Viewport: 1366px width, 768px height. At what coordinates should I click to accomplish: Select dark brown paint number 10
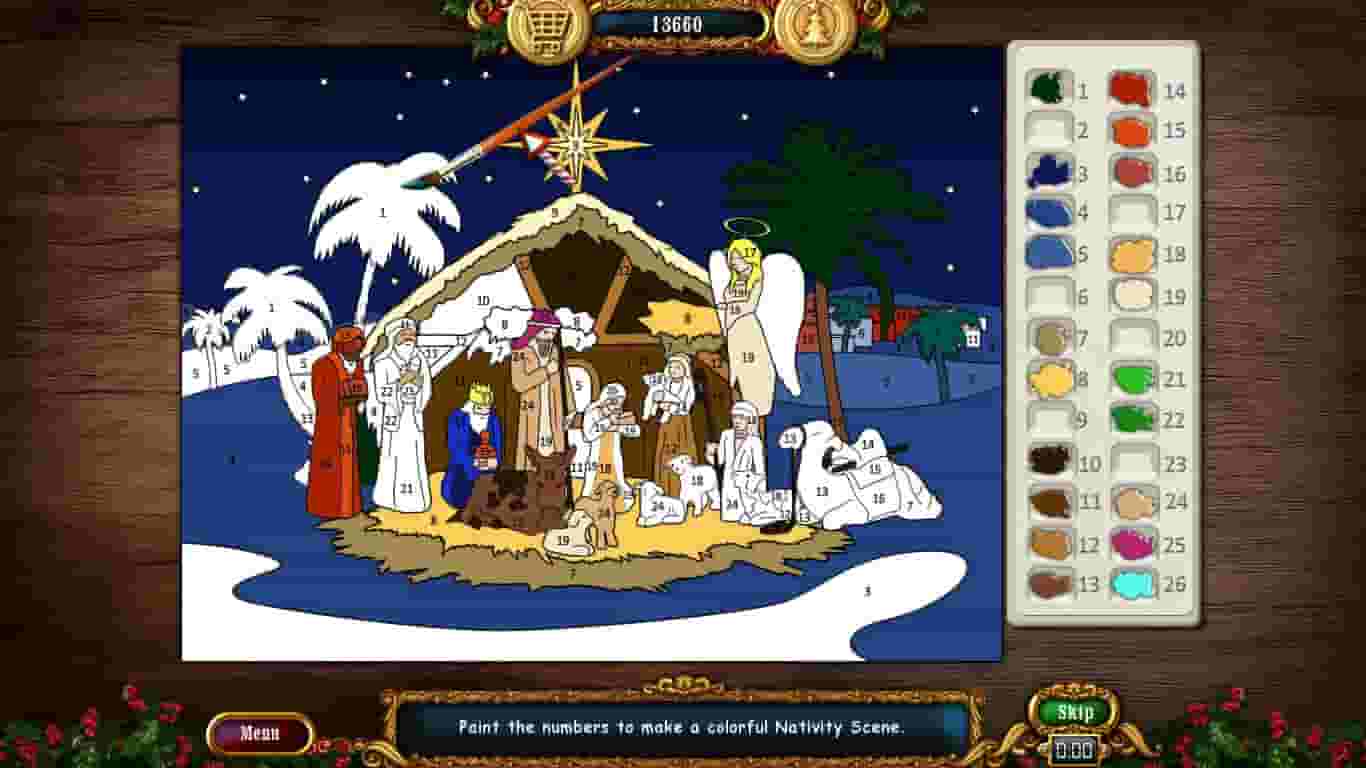click(1046, 463)
